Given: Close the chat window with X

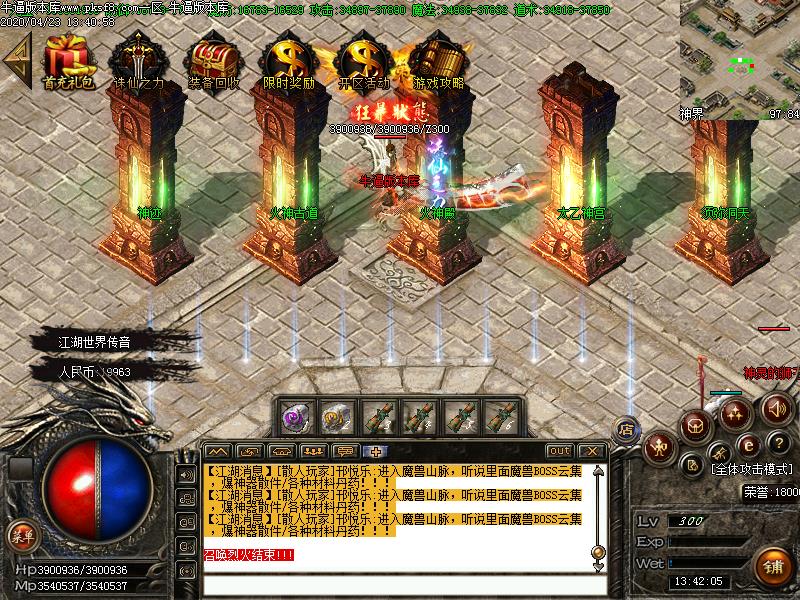Looking at the screenshot, I should [x=591, y=451].
